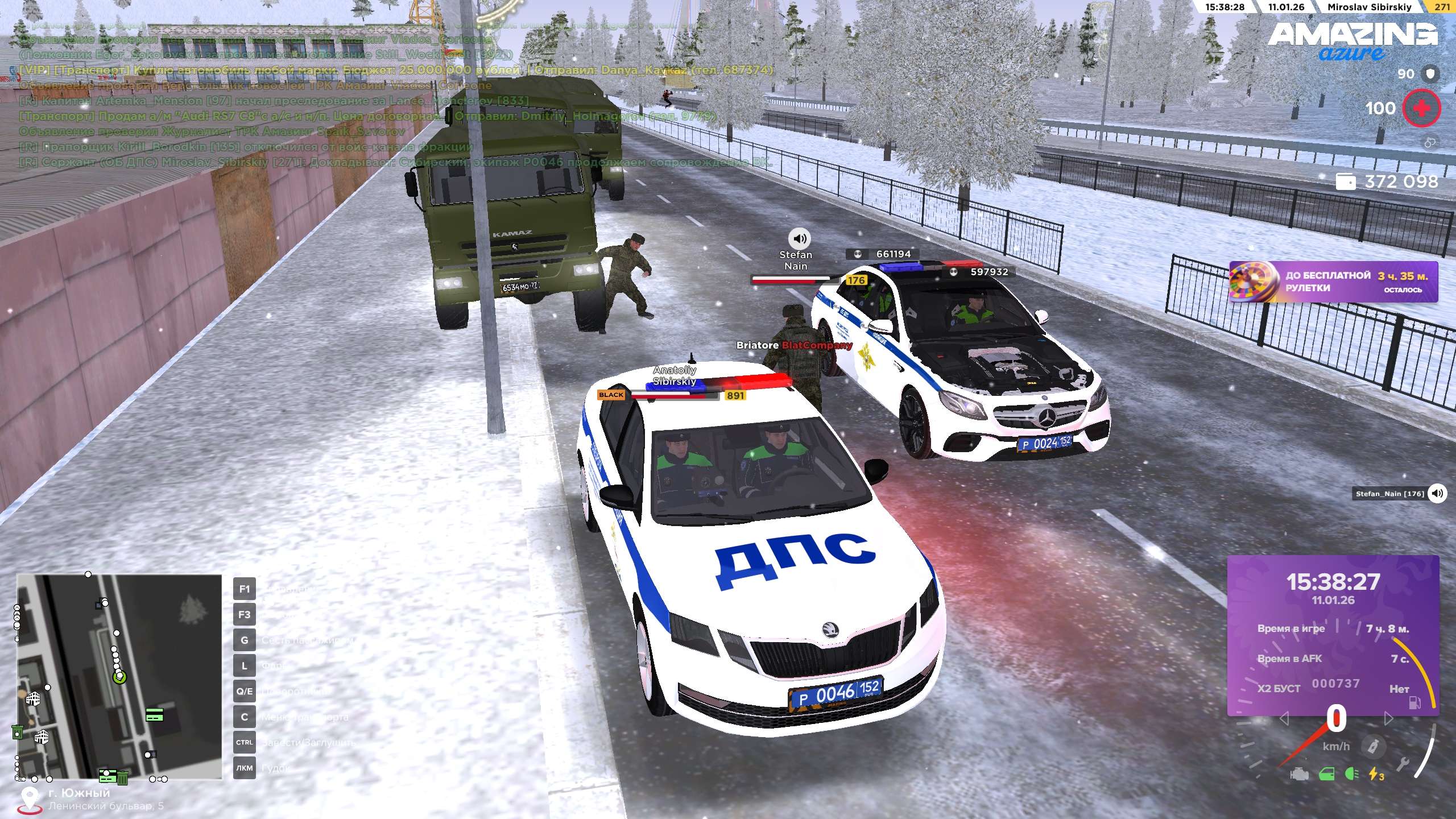
Task: Click the Stefan_Nain voice speaker indicator
Action: [x=1437, y=493]
